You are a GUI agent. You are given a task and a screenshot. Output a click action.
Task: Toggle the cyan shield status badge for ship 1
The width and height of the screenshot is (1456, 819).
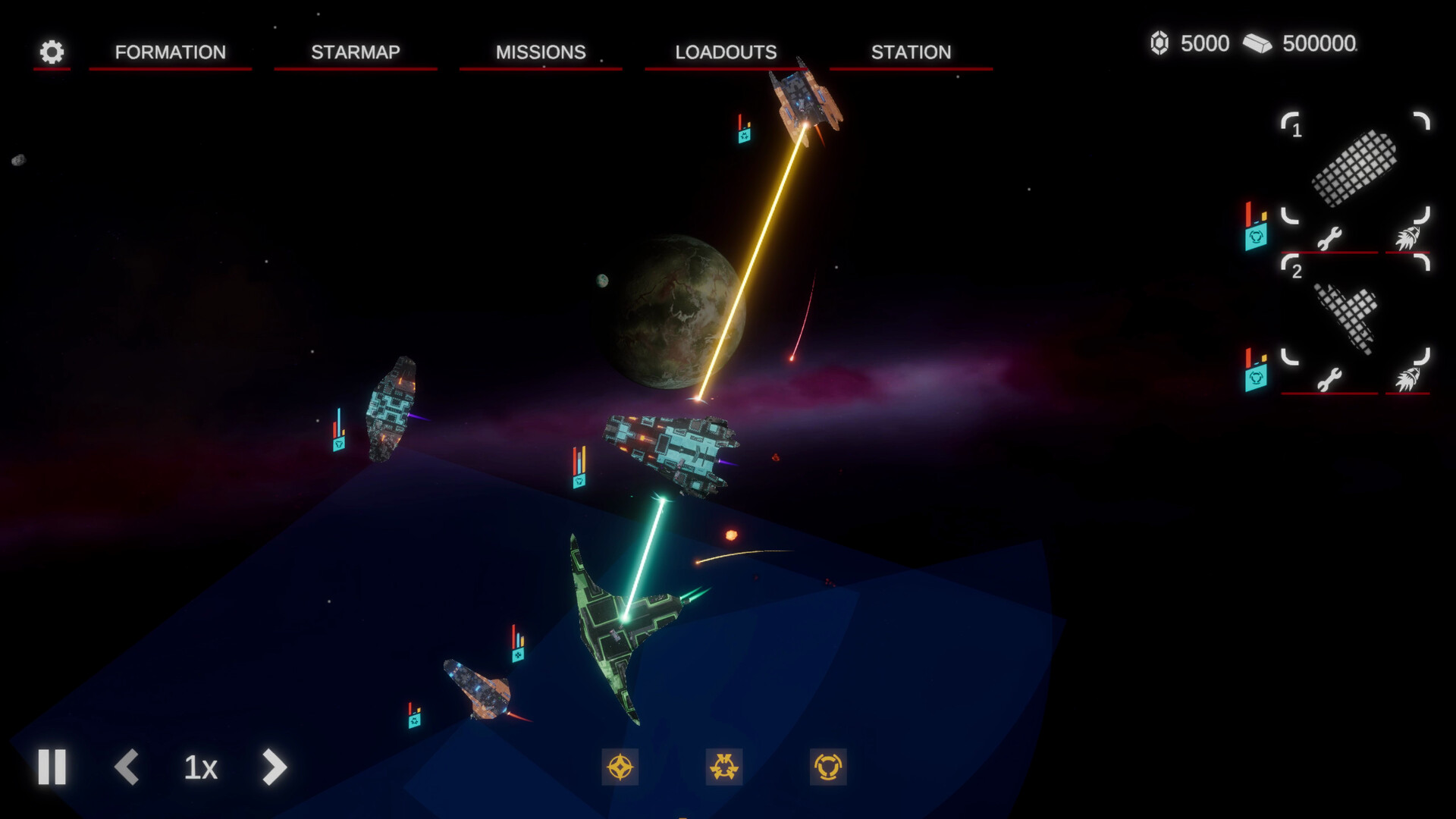coord(1258,237)
